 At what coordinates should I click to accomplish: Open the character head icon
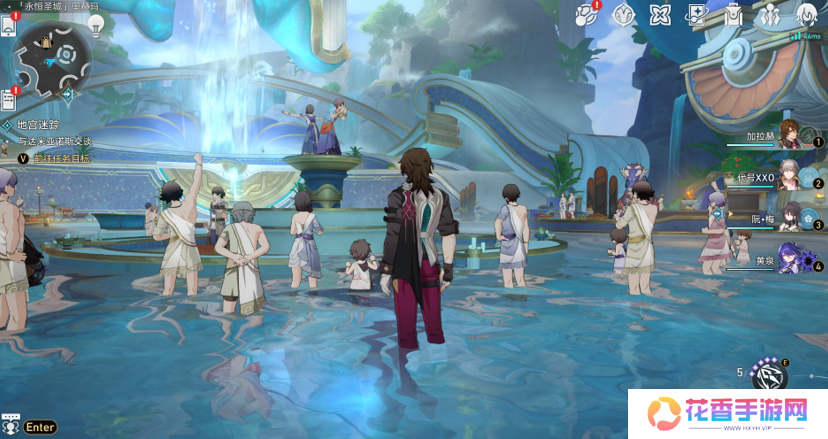point(805,14)
